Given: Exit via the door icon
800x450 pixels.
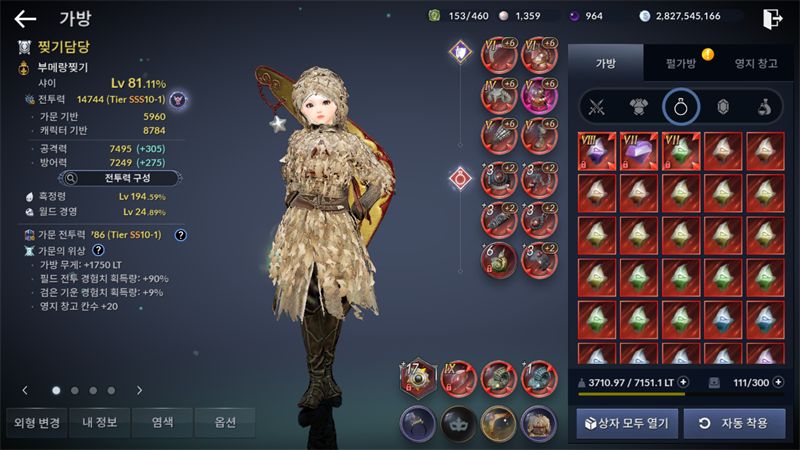Looking at the screenshot, I should click(772, 18).
